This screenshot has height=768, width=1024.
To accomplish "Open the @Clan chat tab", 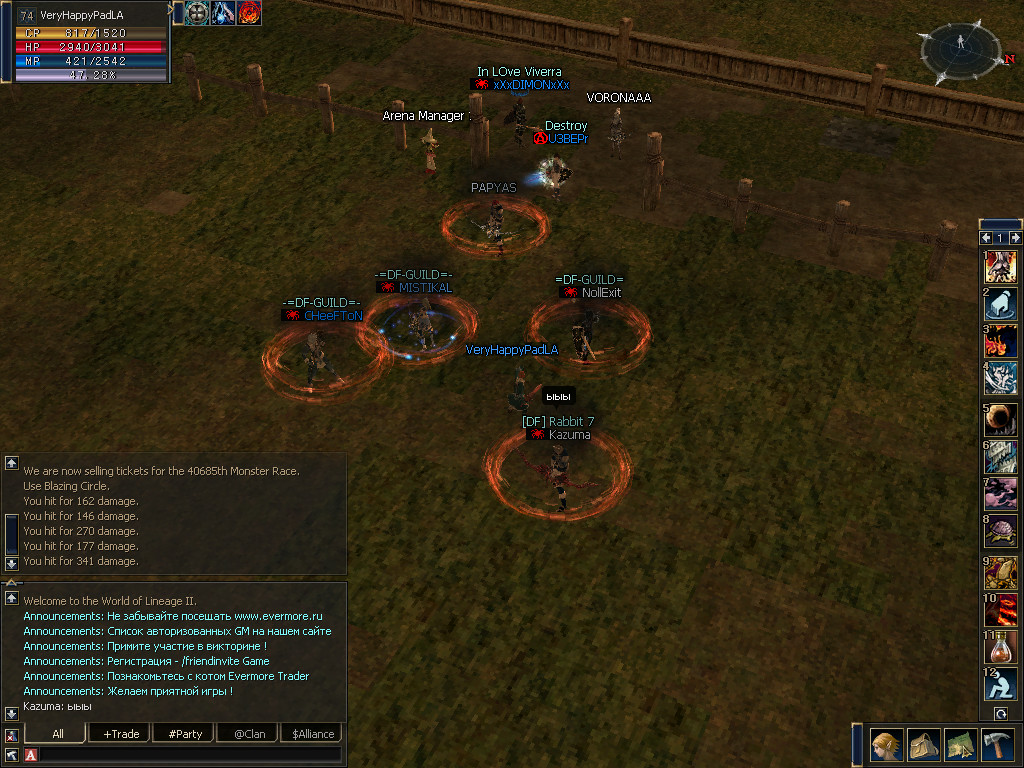I will point(248,734).
